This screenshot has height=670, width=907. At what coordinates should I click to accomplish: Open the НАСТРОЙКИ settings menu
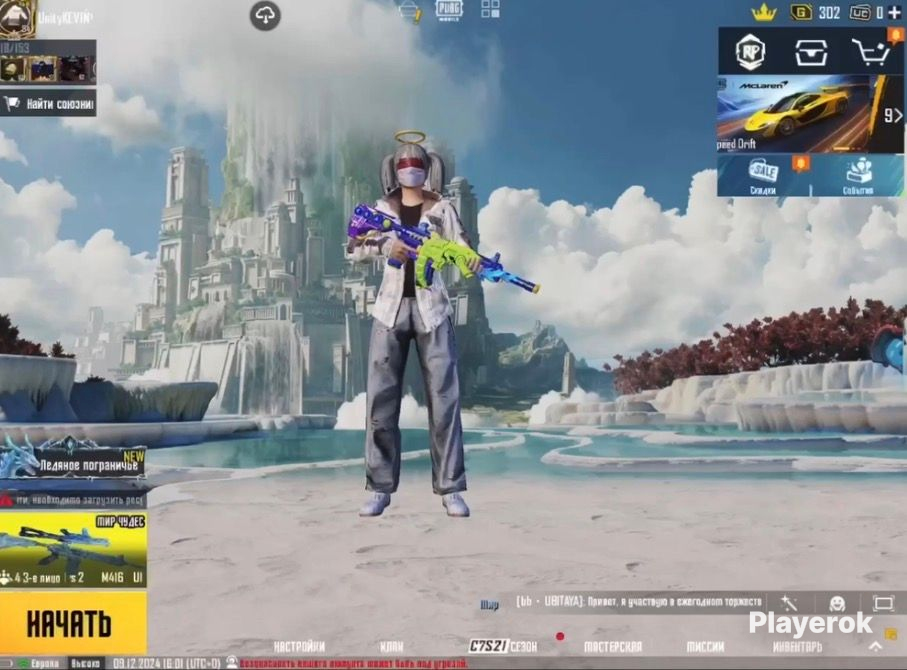click(x=299, y=647)
